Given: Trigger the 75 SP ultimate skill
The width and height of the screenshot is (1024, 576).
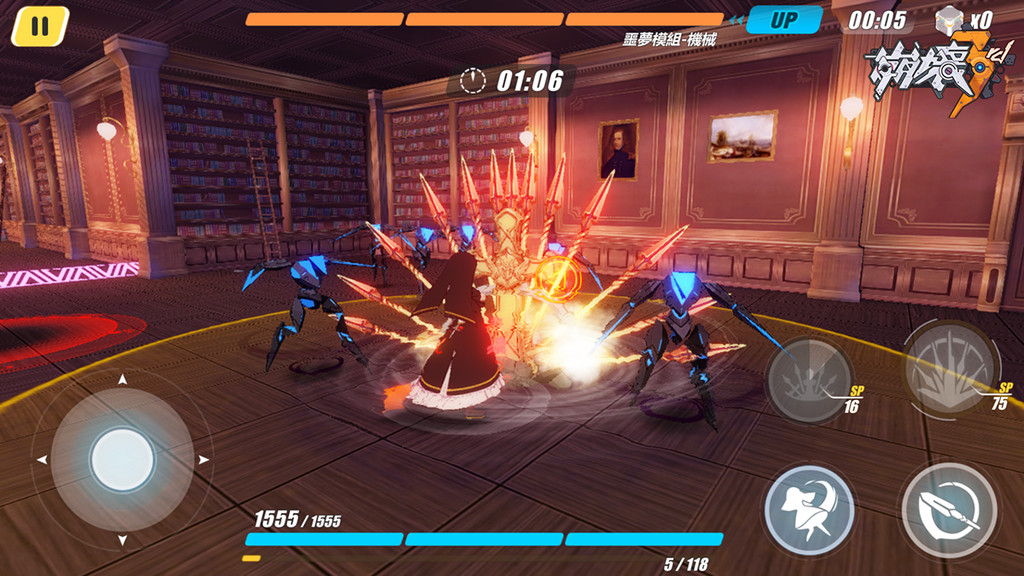Looking at the screenshot, I should [951, 368].
